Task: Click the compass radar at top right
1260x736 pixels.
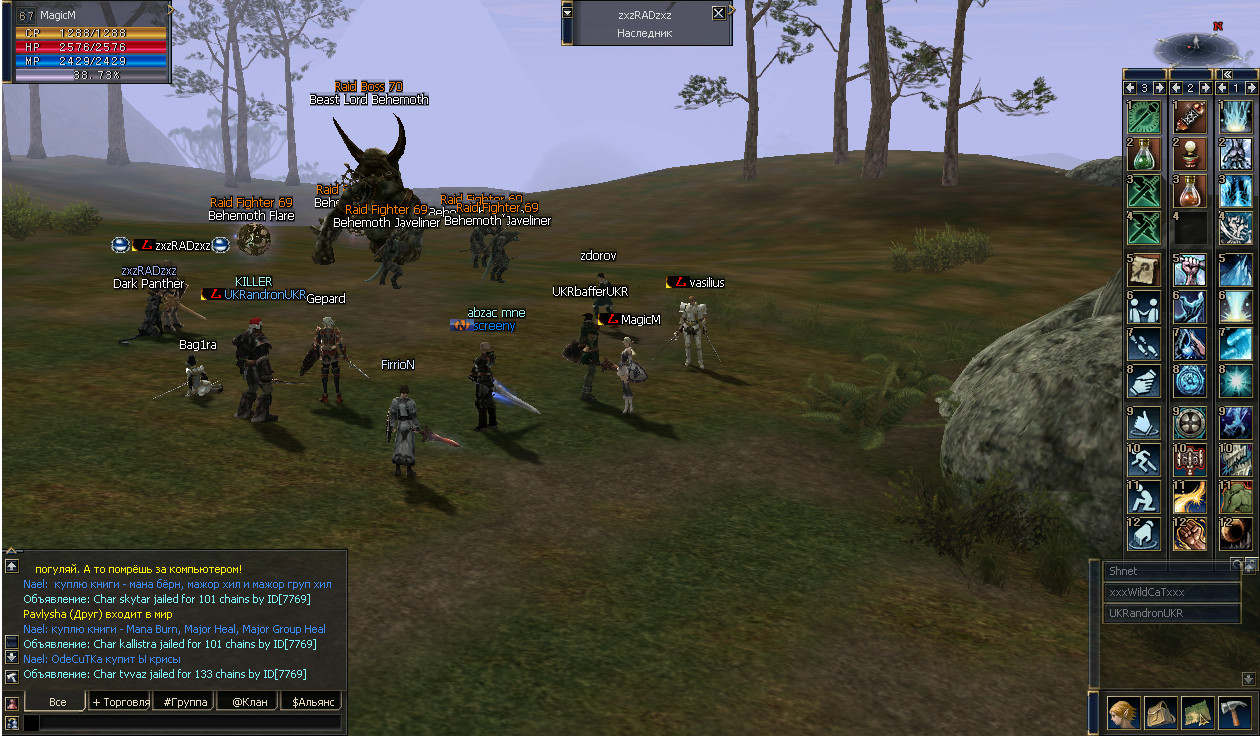Action: coord(1192,45)
